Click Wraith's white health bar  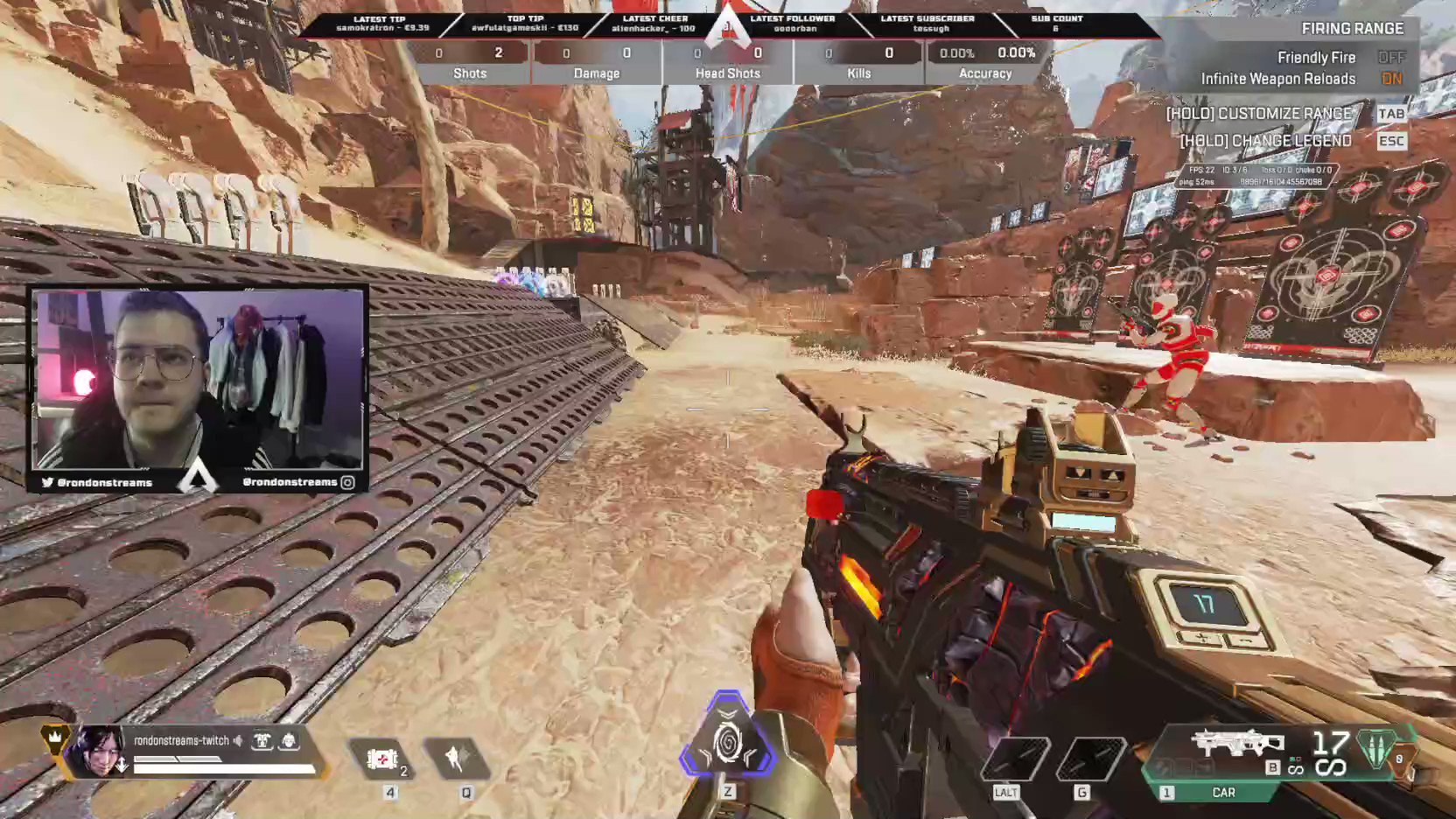221,767
